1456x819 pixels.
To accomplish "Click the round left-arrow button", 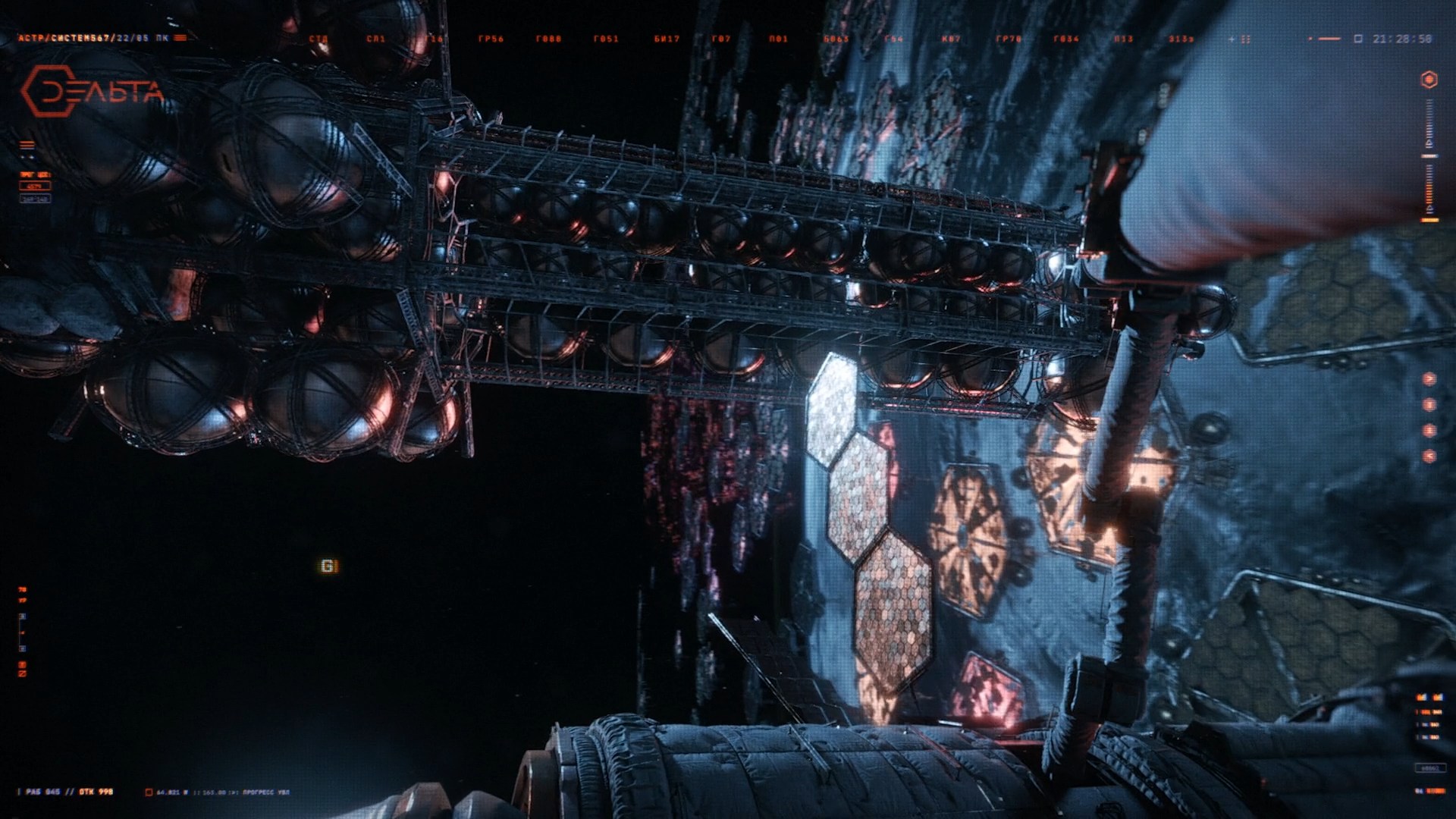I will click(1429, 456).
